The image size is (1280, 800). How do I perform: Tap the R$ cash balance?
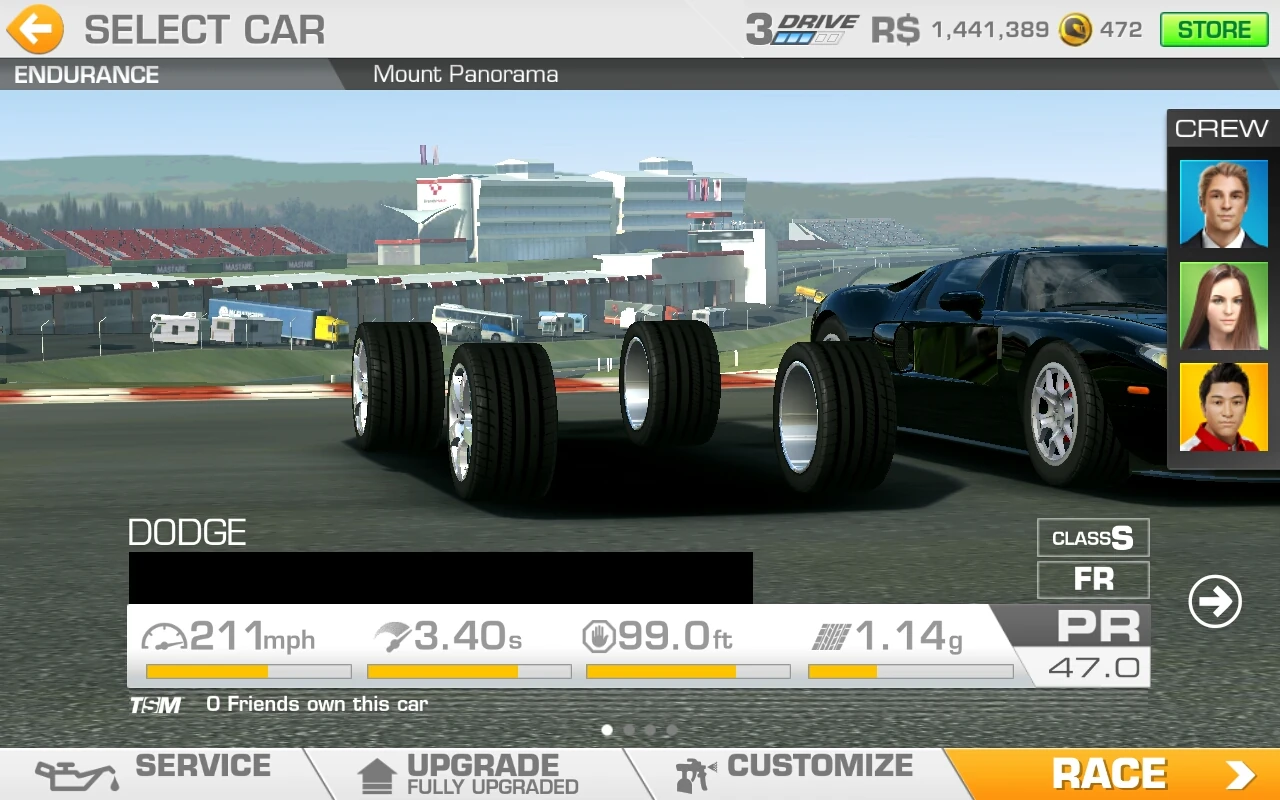960,30
